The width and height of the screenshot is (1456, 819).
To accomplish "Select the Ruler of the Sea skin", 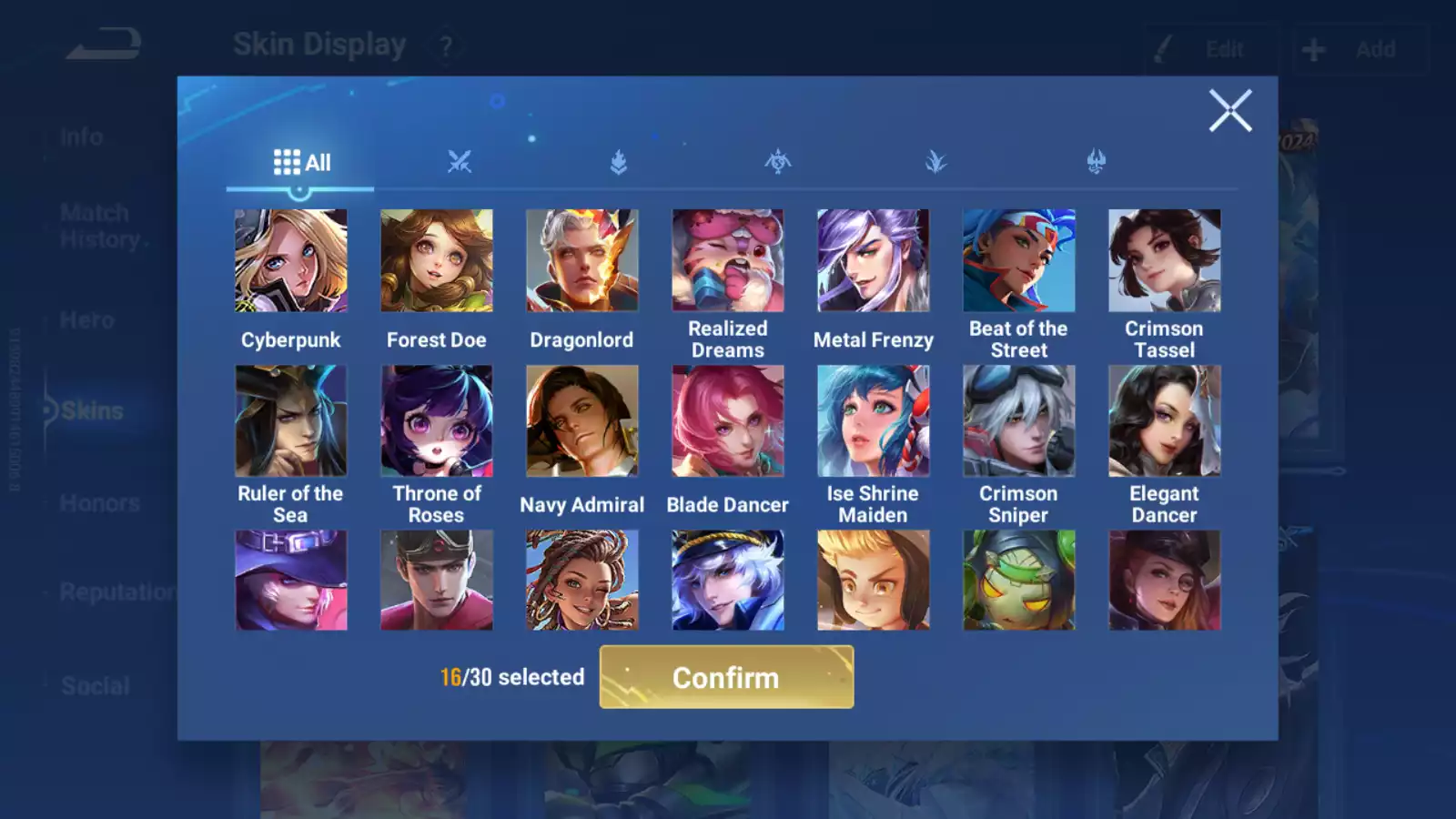I will (291, 421).
